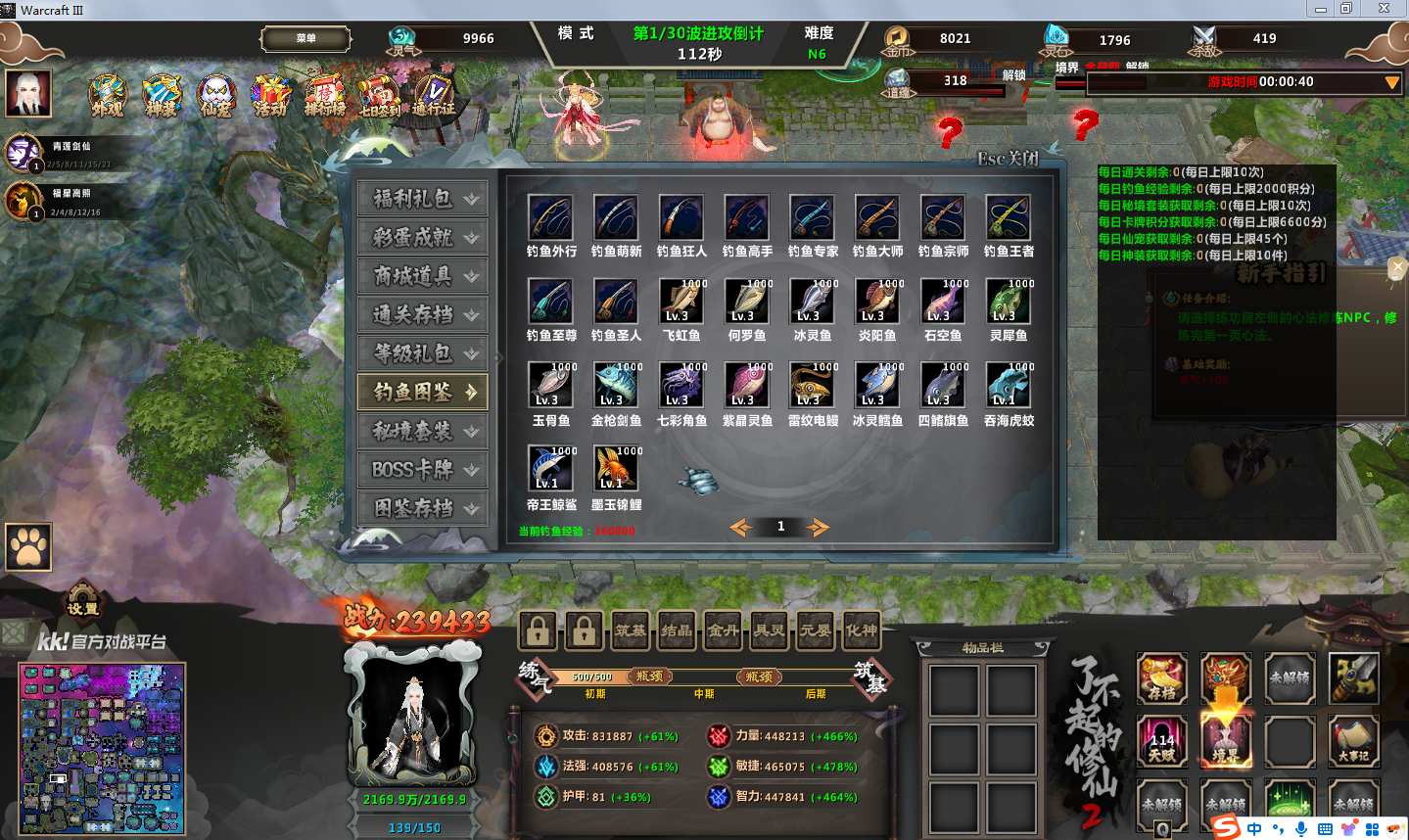Choose the 彩蛋成就 category tab
This screenshot has width=1409, height=840.
click(x=422, y=238)
